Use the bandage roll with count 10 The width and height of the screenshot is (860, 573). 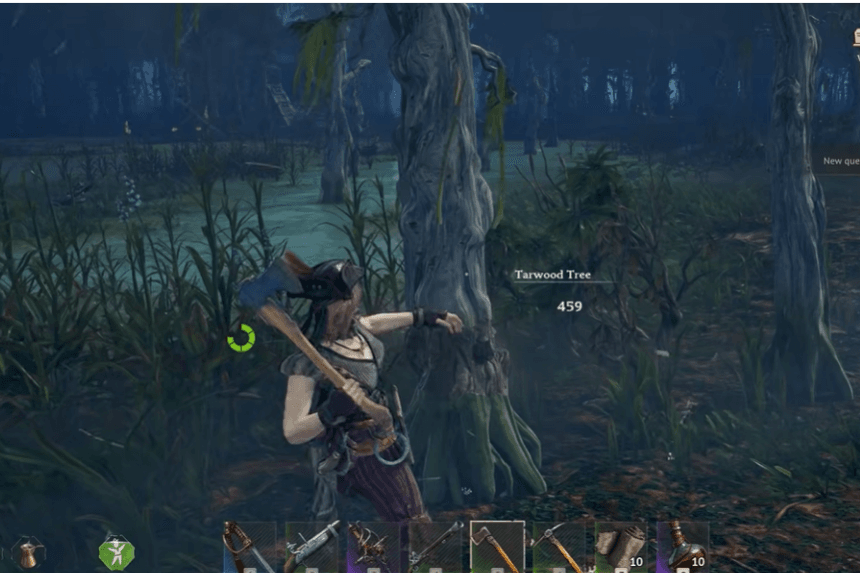click(621, 547)
